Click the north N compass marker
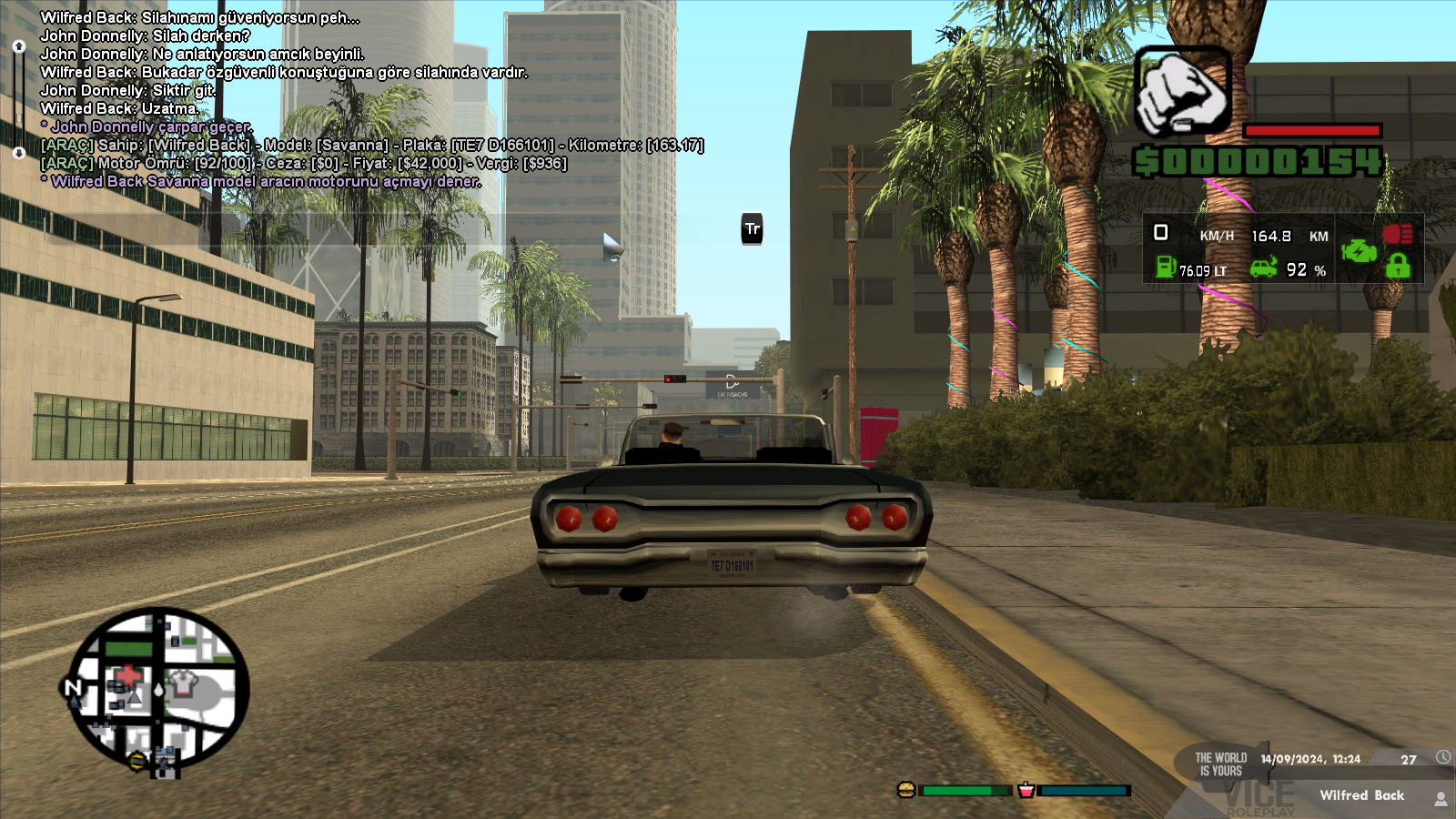Image resolution: width=1456 pixels, height=819 pixels. point(73,688)
